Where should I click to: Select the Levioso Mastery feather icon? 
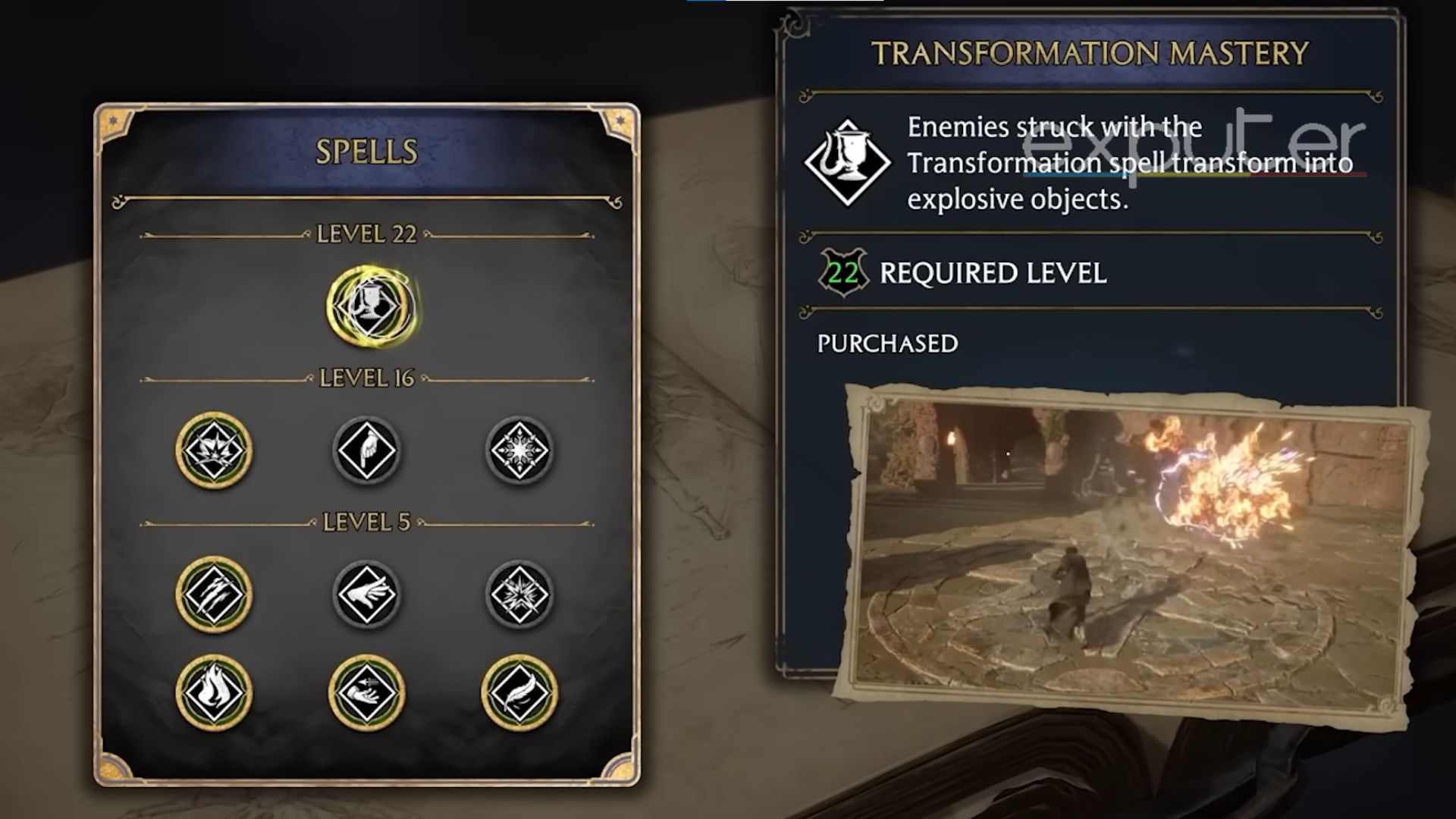[x=519, y=692]
